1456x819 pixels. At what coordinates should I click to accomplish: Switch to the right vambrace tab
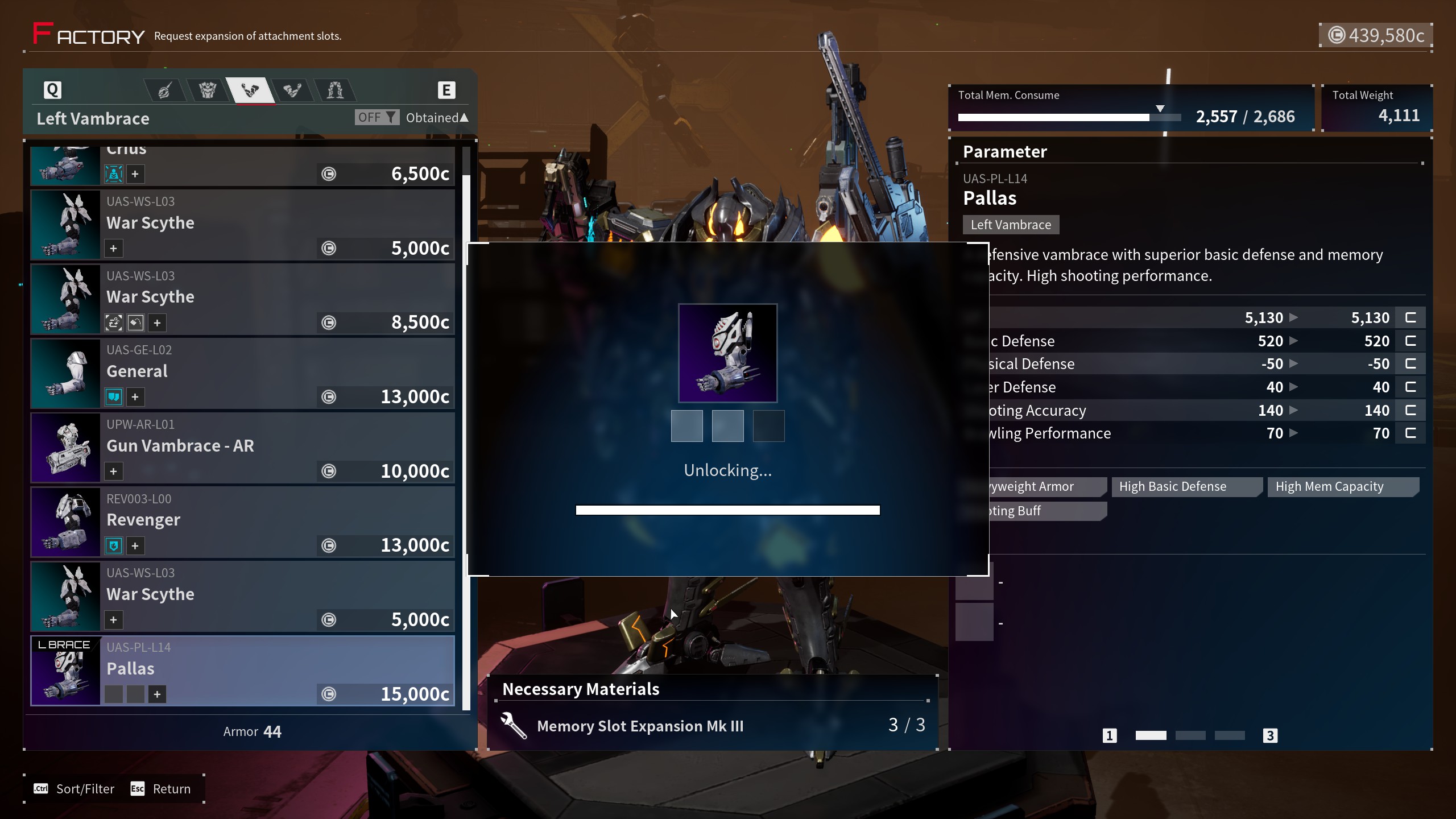click(x=292, y=90)
